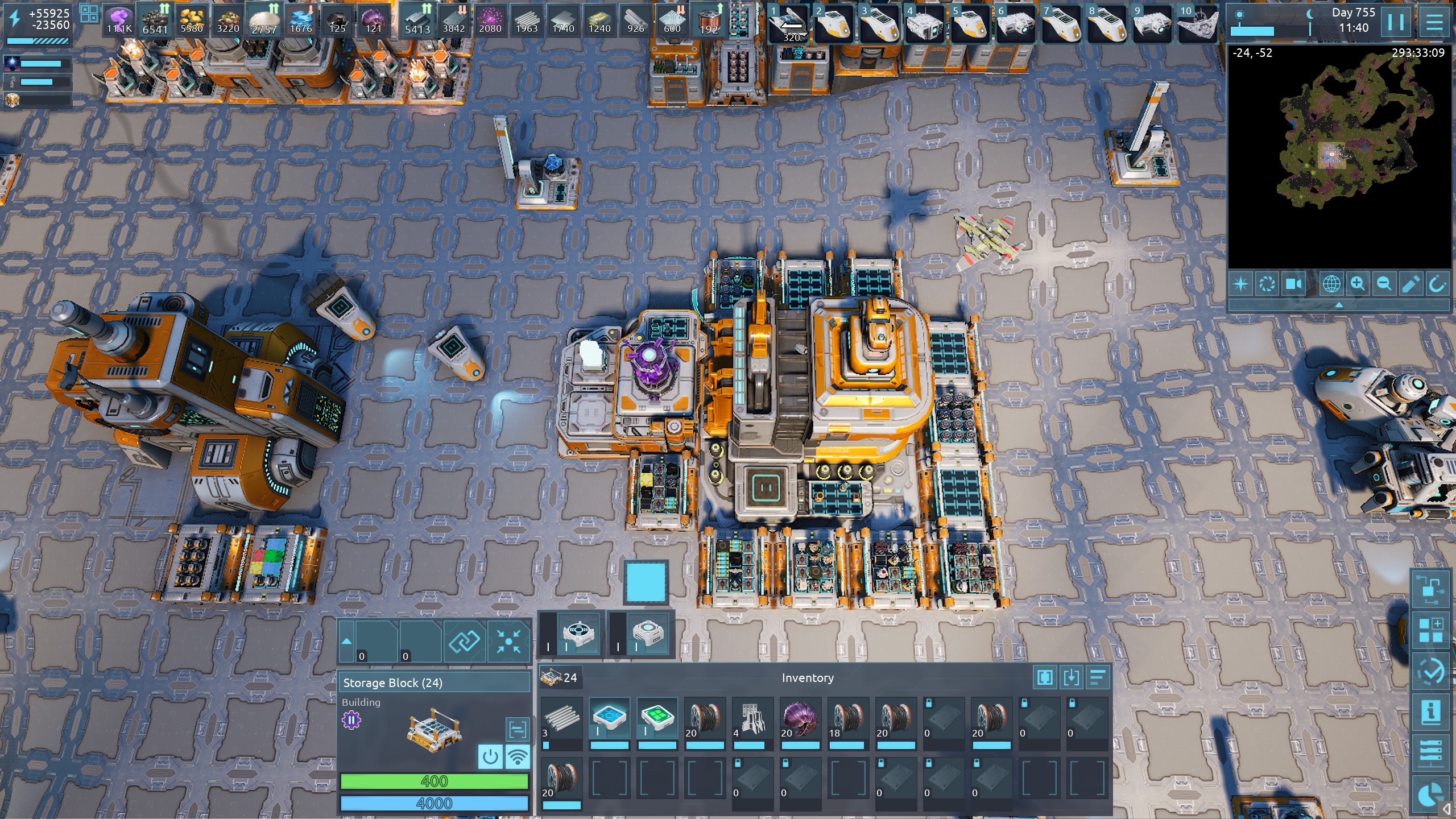Toggle the Storage Block wireless signal button

click(517, 757)
